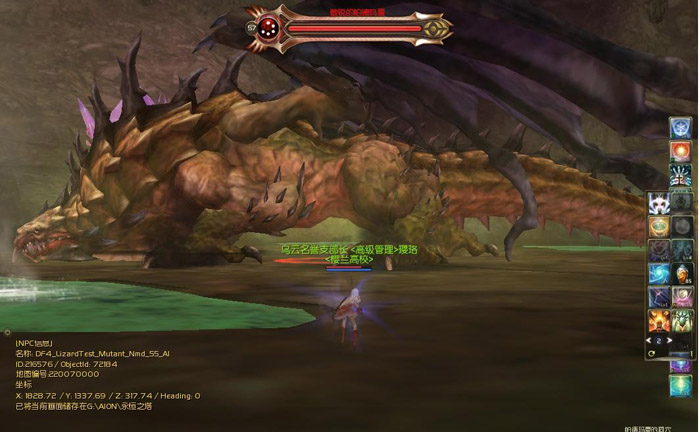This screenshot has height=432, width=700.
Task: Click the teal glowing icon at the bar's bottom
Action: click(x=681, y=385)
